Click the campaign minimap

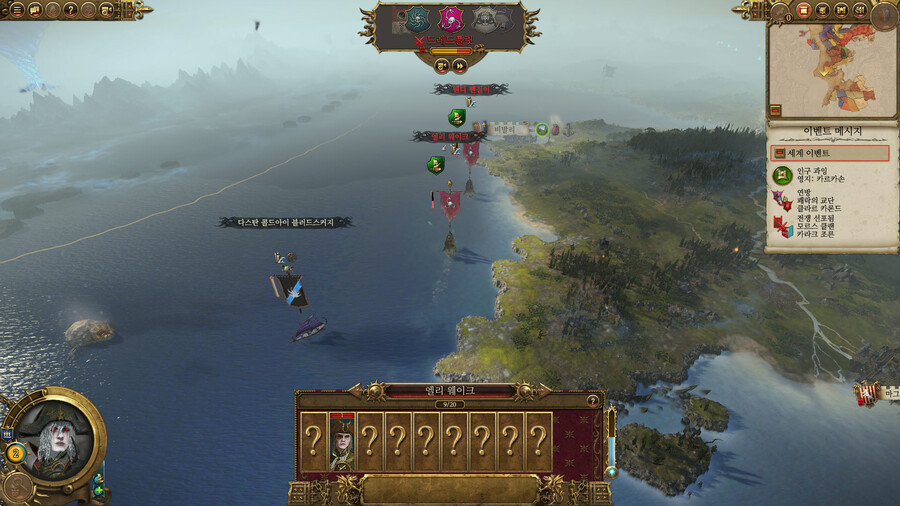click(x=830, y=63)
